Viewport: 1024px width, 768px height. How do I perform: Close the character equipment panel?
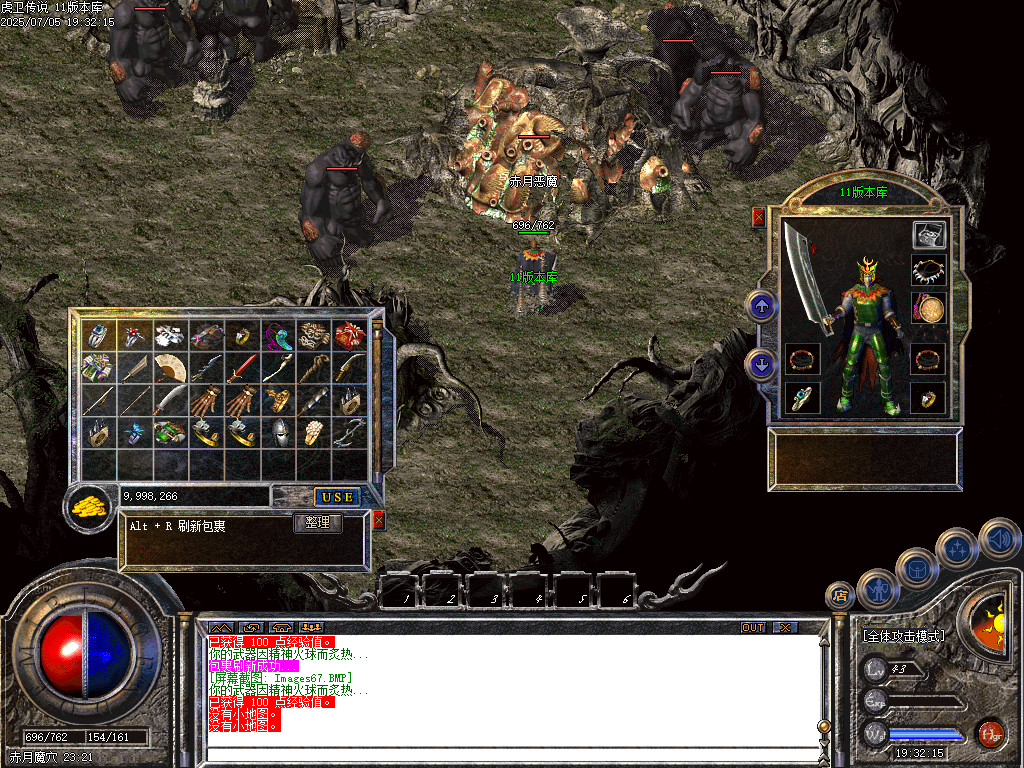coord(758,216)
